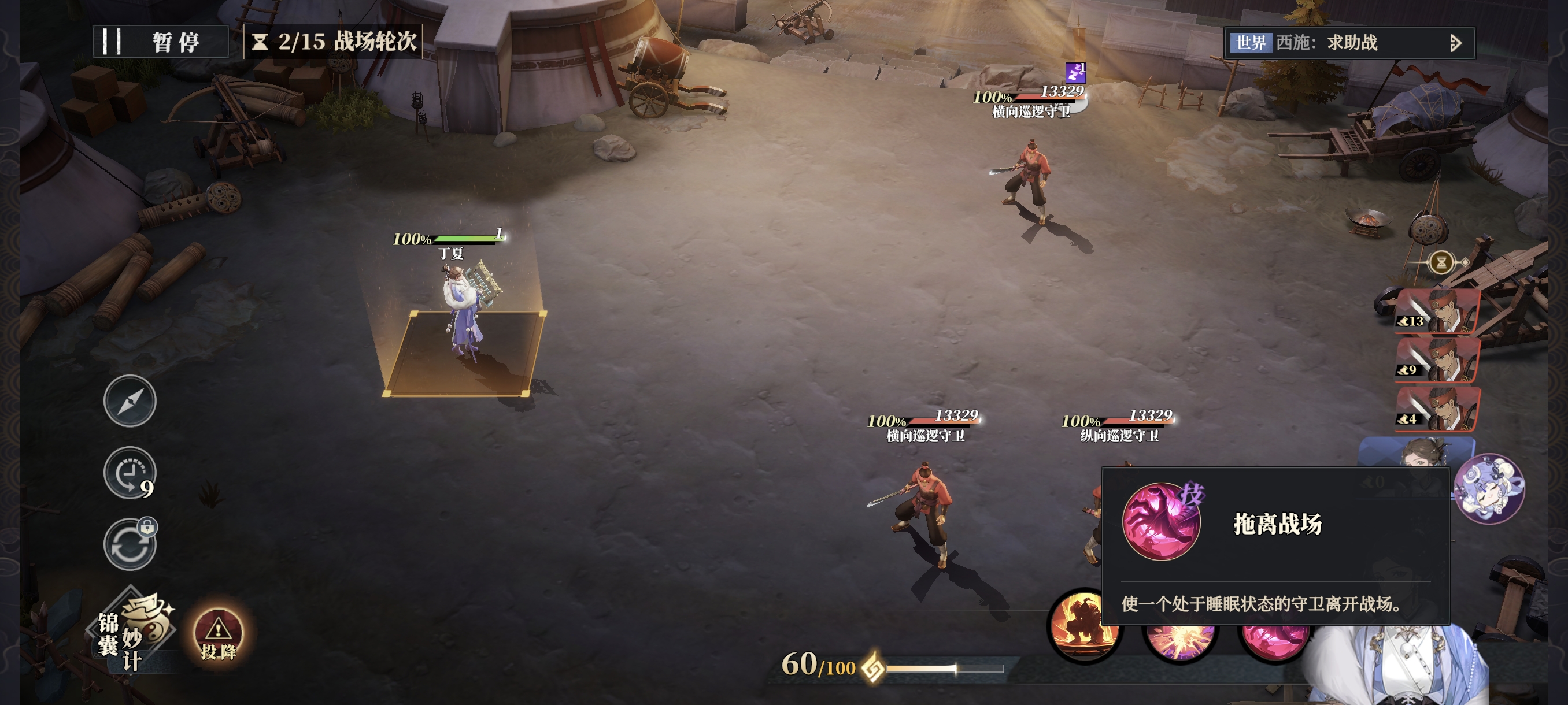Pause the battle with 暂停

[161, 42]
